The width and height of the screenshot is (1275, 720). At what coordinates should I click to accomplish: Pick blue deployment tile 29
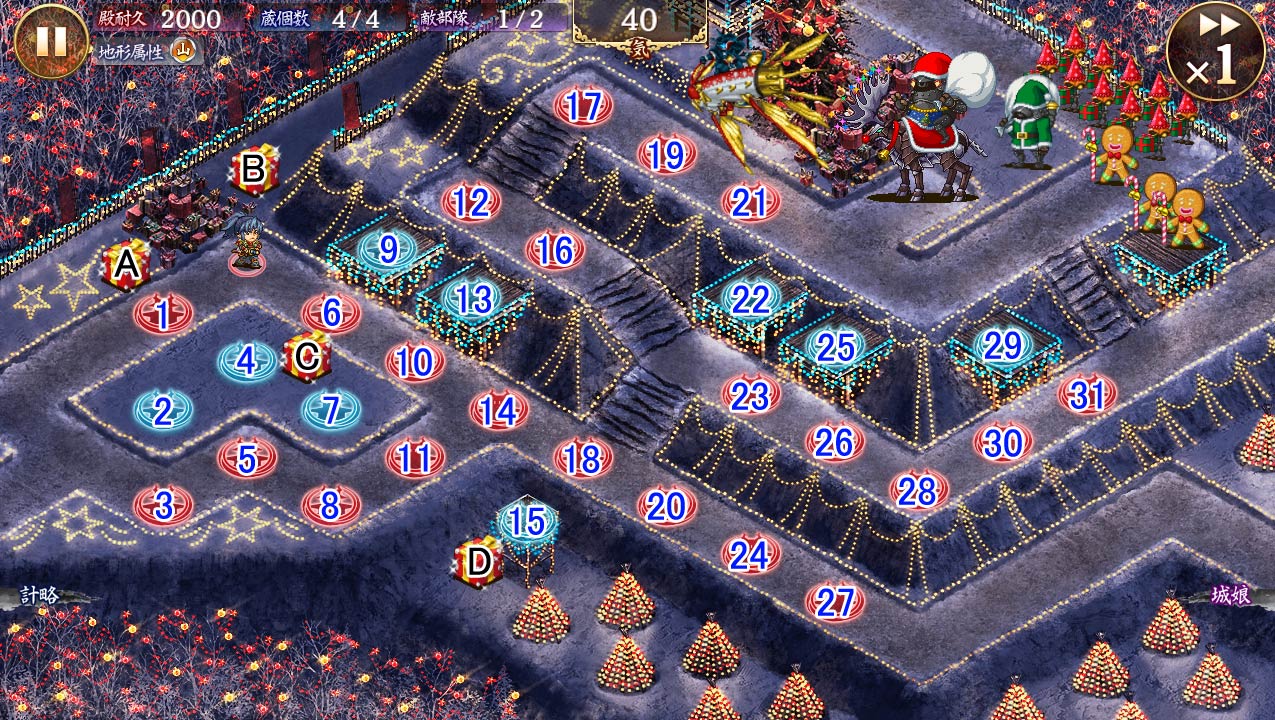(x=1003, y=345)
